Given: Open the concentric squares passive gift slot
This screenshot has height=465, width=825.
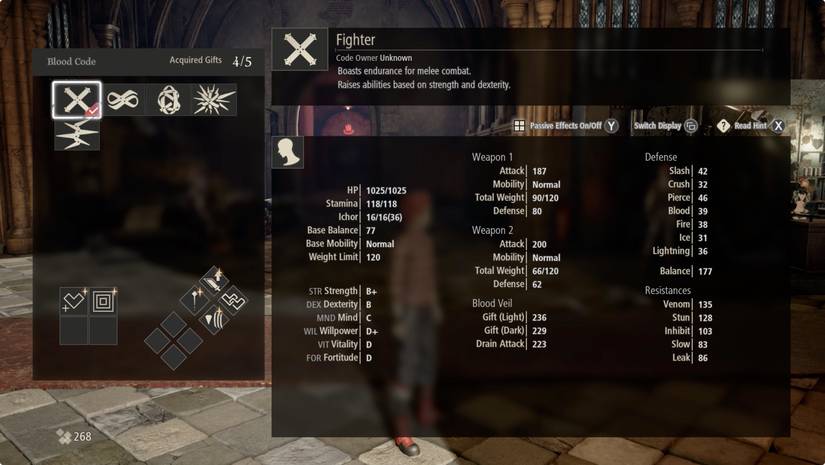Looking at the screenshot, I should (103, 300).
